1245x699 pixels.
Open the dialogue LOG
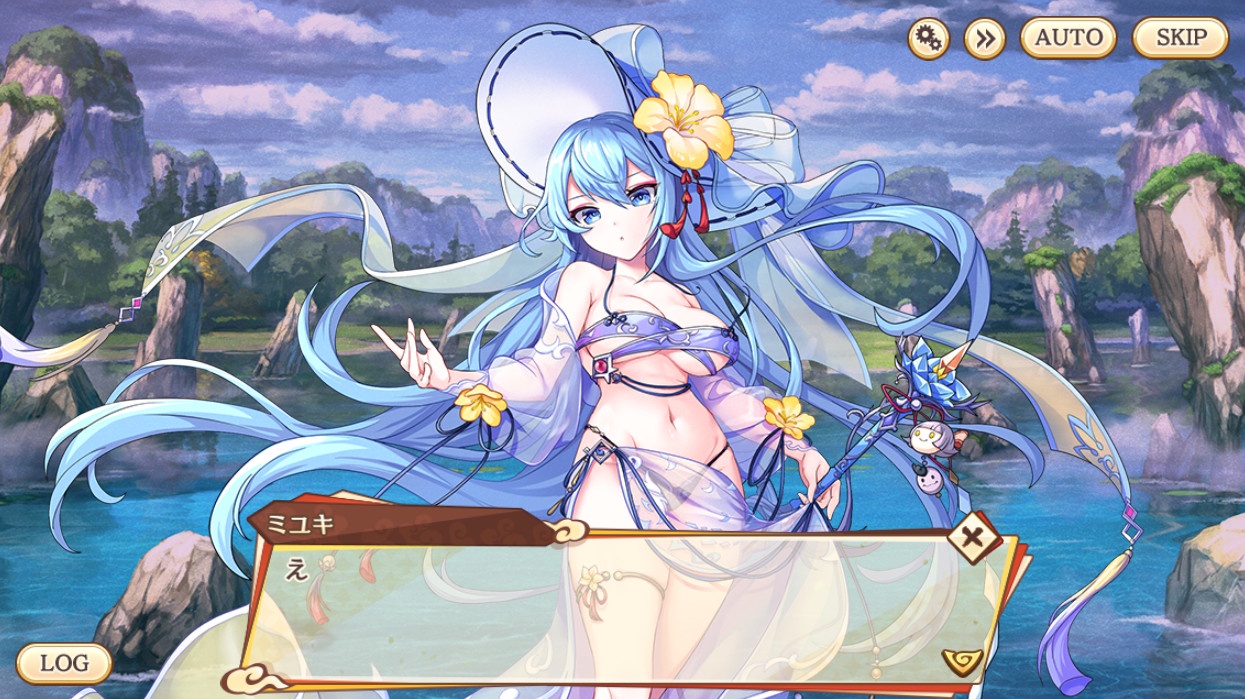pyautogui.click(x=63, y=662)
